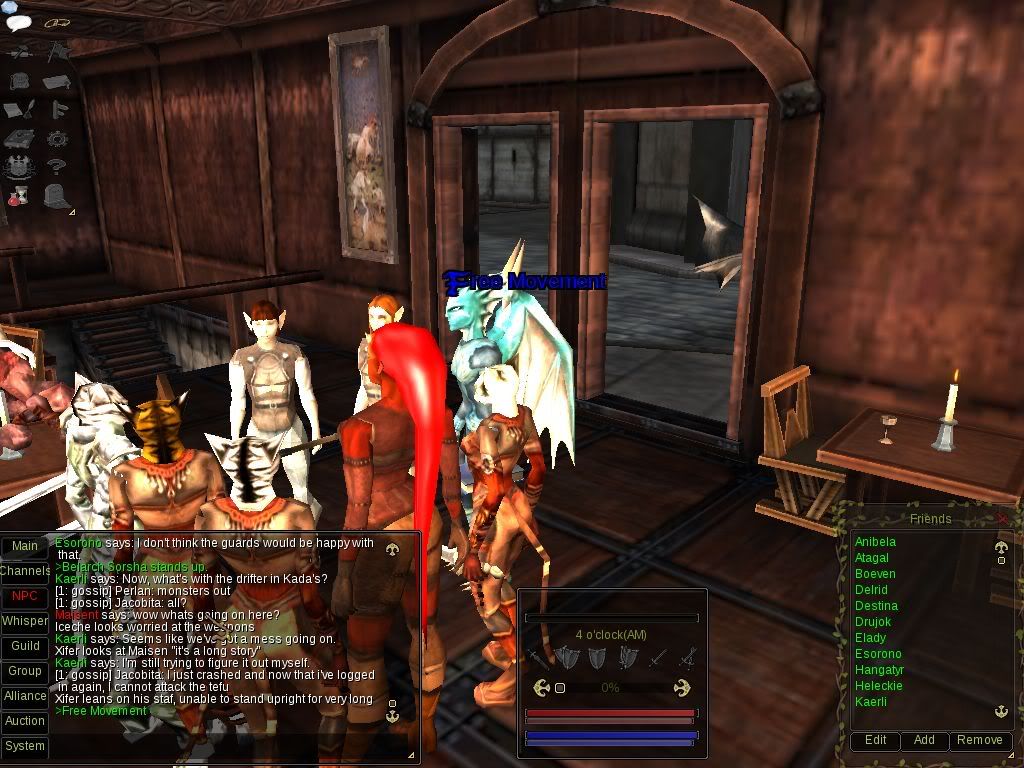Switch to the Alliance chat tab

(x=25, y=696)
